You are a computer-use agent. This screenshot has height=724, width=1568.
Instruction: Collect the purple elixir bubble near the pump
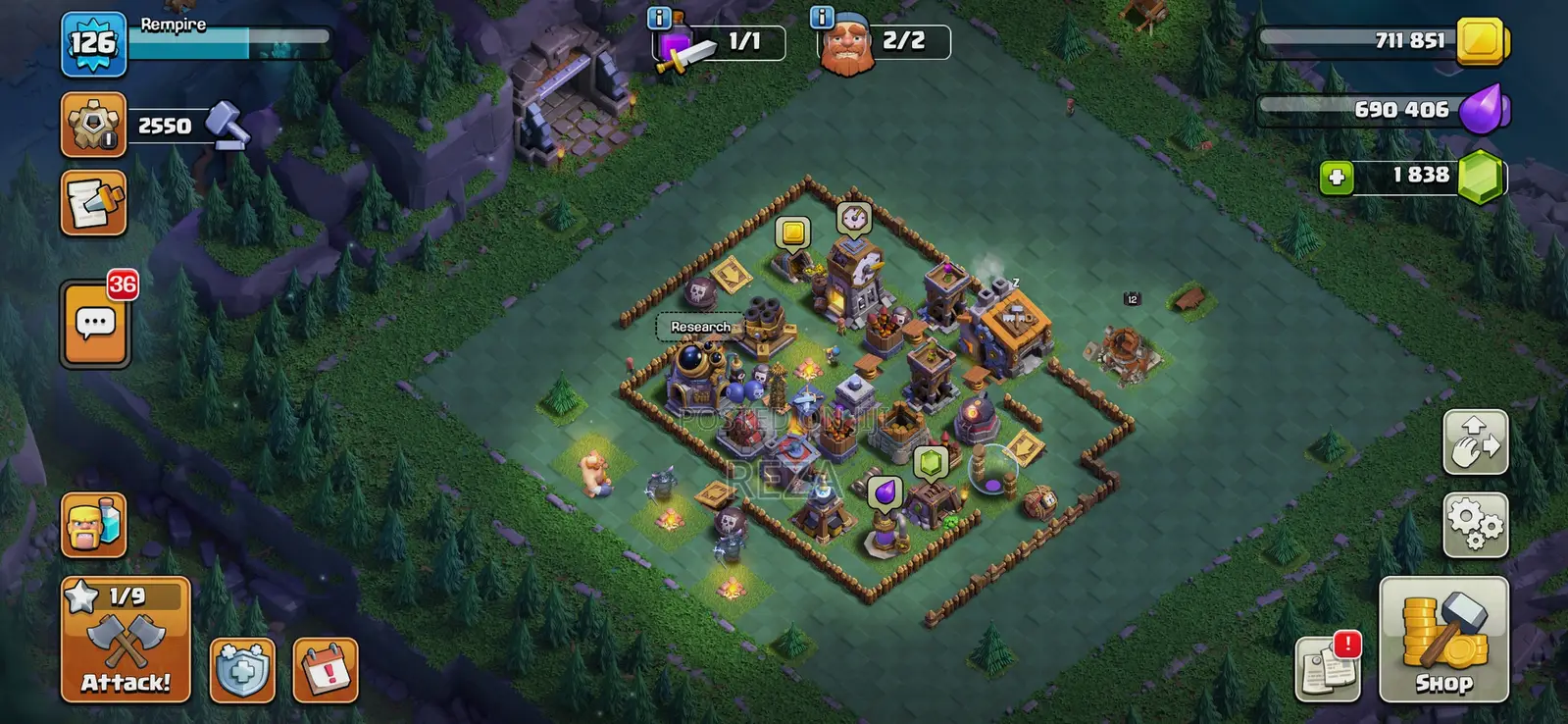click(x=884, y=491)
